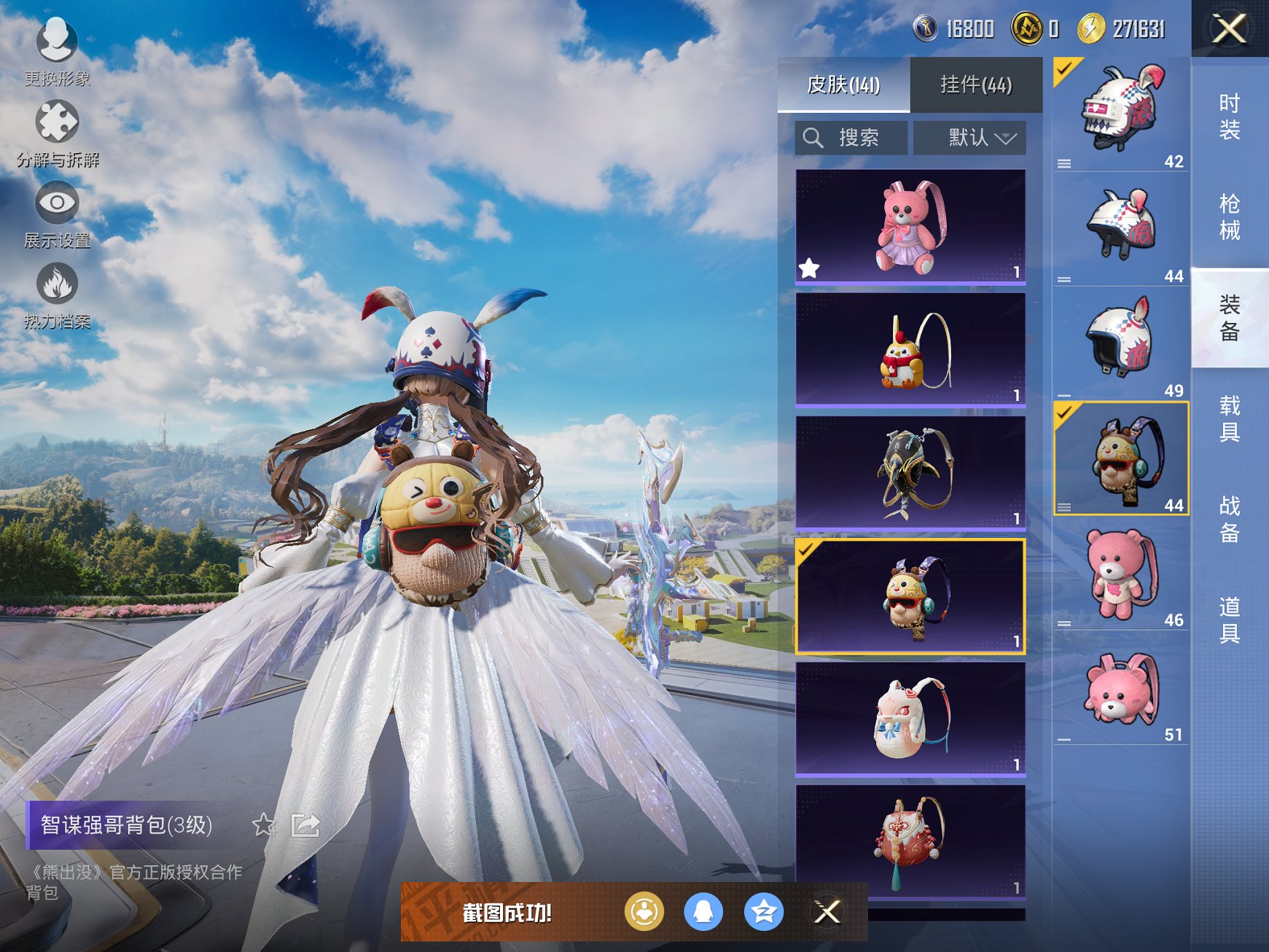Pick the white fox backpack skin
The height and width of the screenshot is (952, 1269).
910,719
